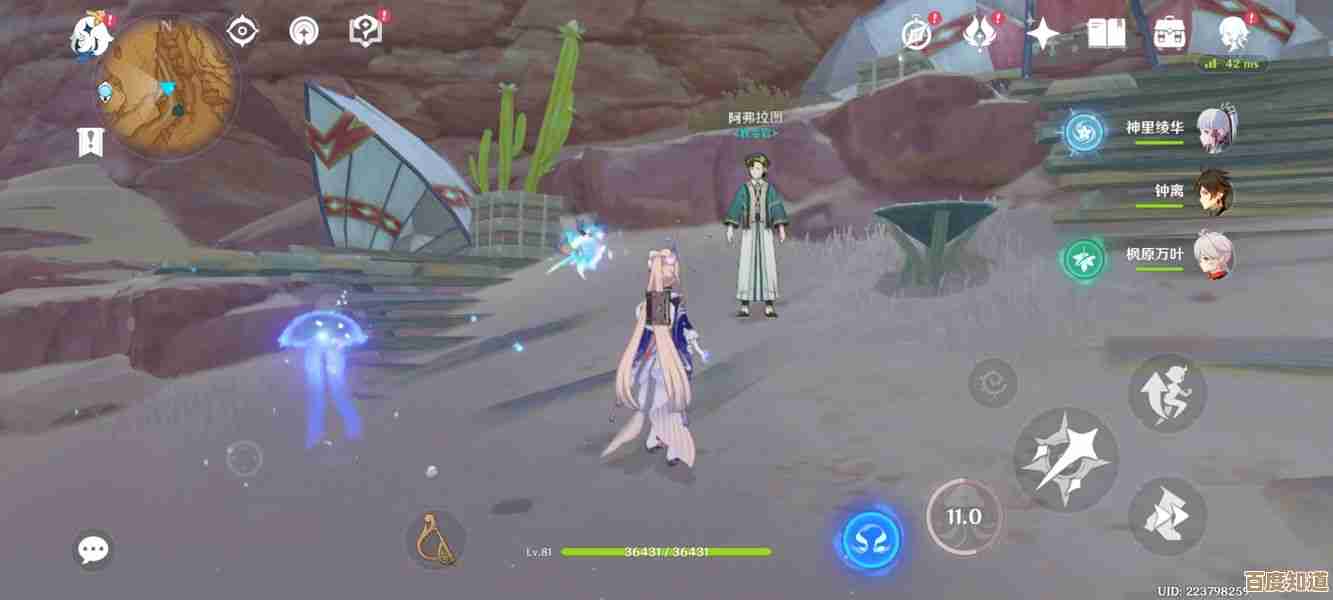The image size is (1333, 600).
Task: Open the co-op character avatar icon
Action: (x=1233, y=34)
